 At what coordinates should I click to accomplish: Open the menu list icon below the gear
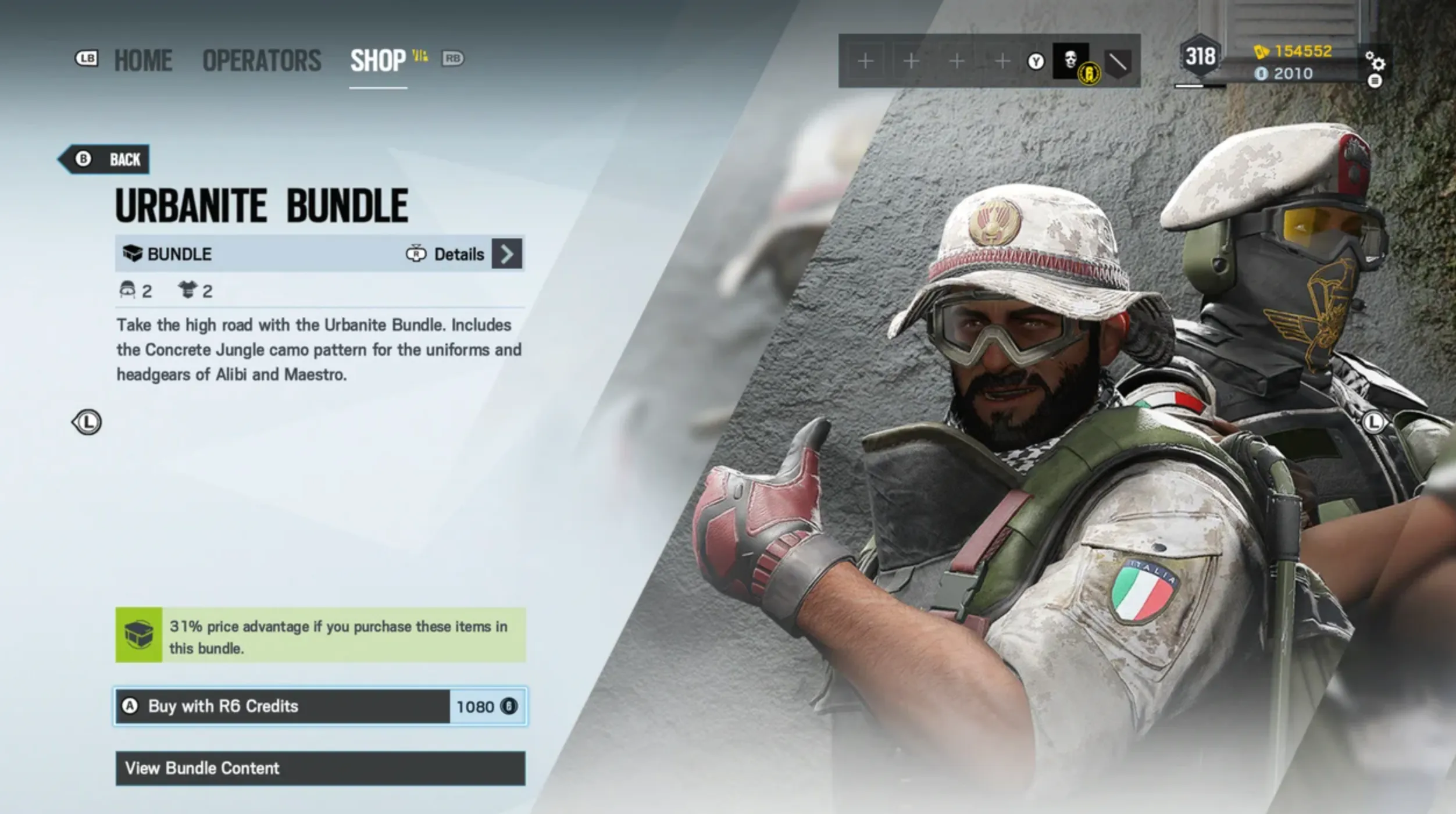pyautogui.click(x=1375, y=81)
